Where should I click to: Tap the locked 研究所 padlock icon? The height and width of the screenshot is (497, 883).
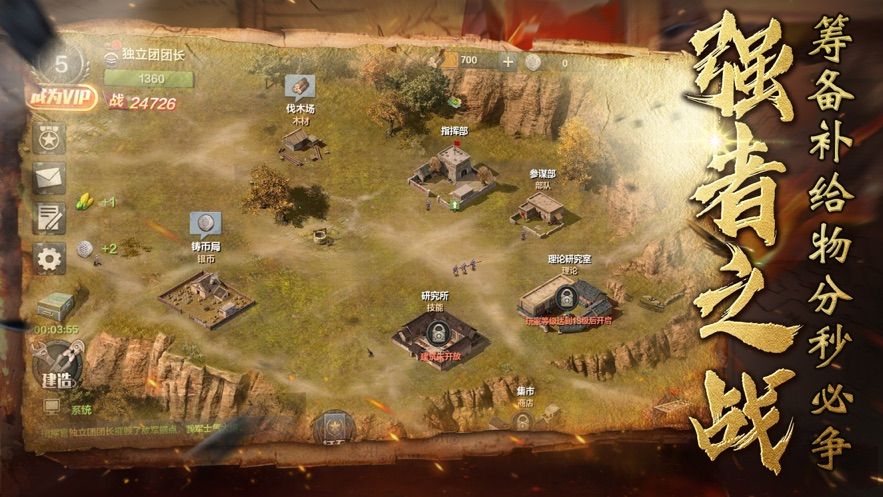click(436, 330)
